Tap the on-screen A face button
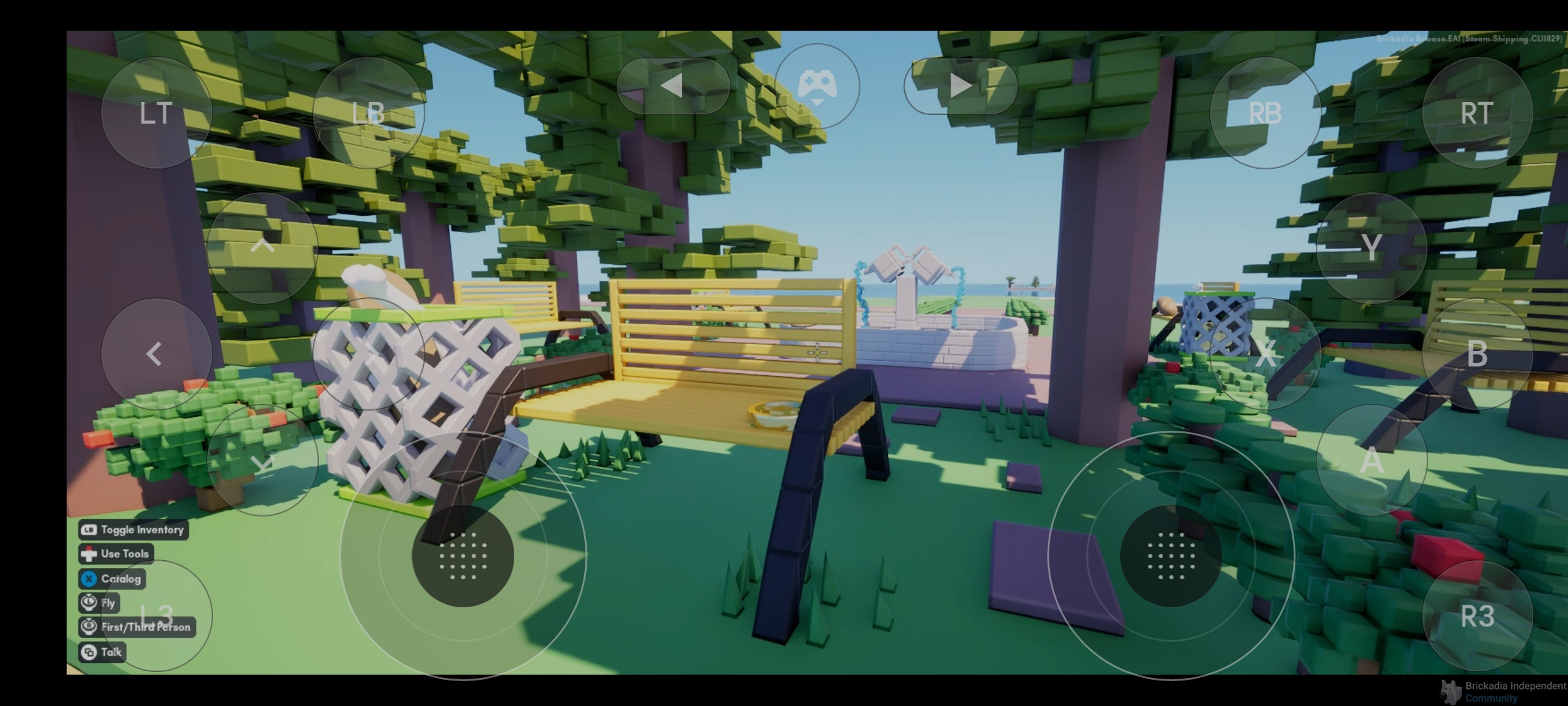Screen dimensions: 1568x706 click(x=1371, y=460)
